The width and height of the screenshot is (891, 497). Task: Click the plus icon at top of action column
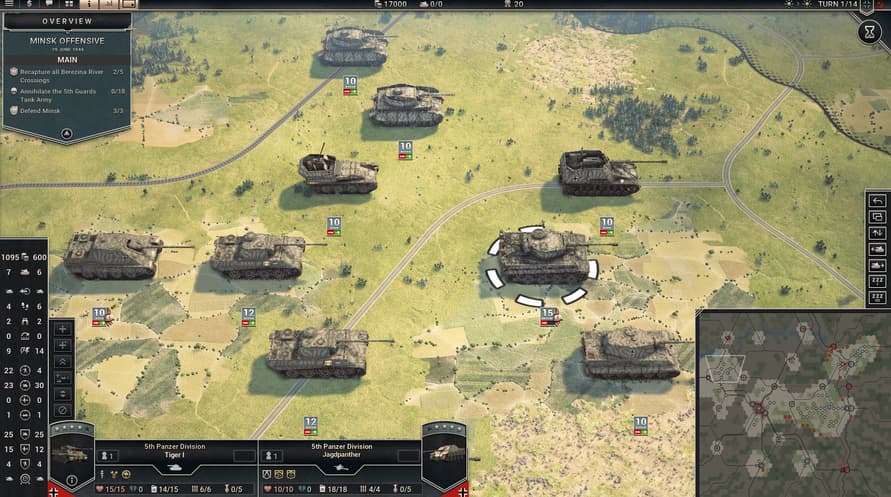[x=63, y=328]
